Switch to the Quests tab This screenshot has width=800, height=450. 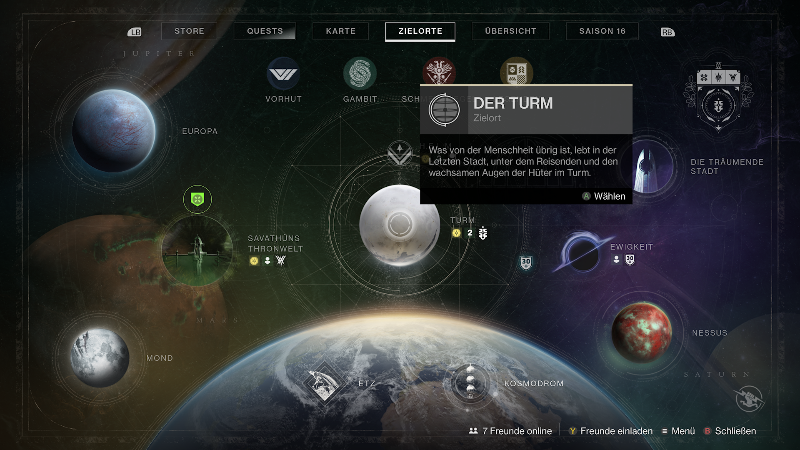265,31
